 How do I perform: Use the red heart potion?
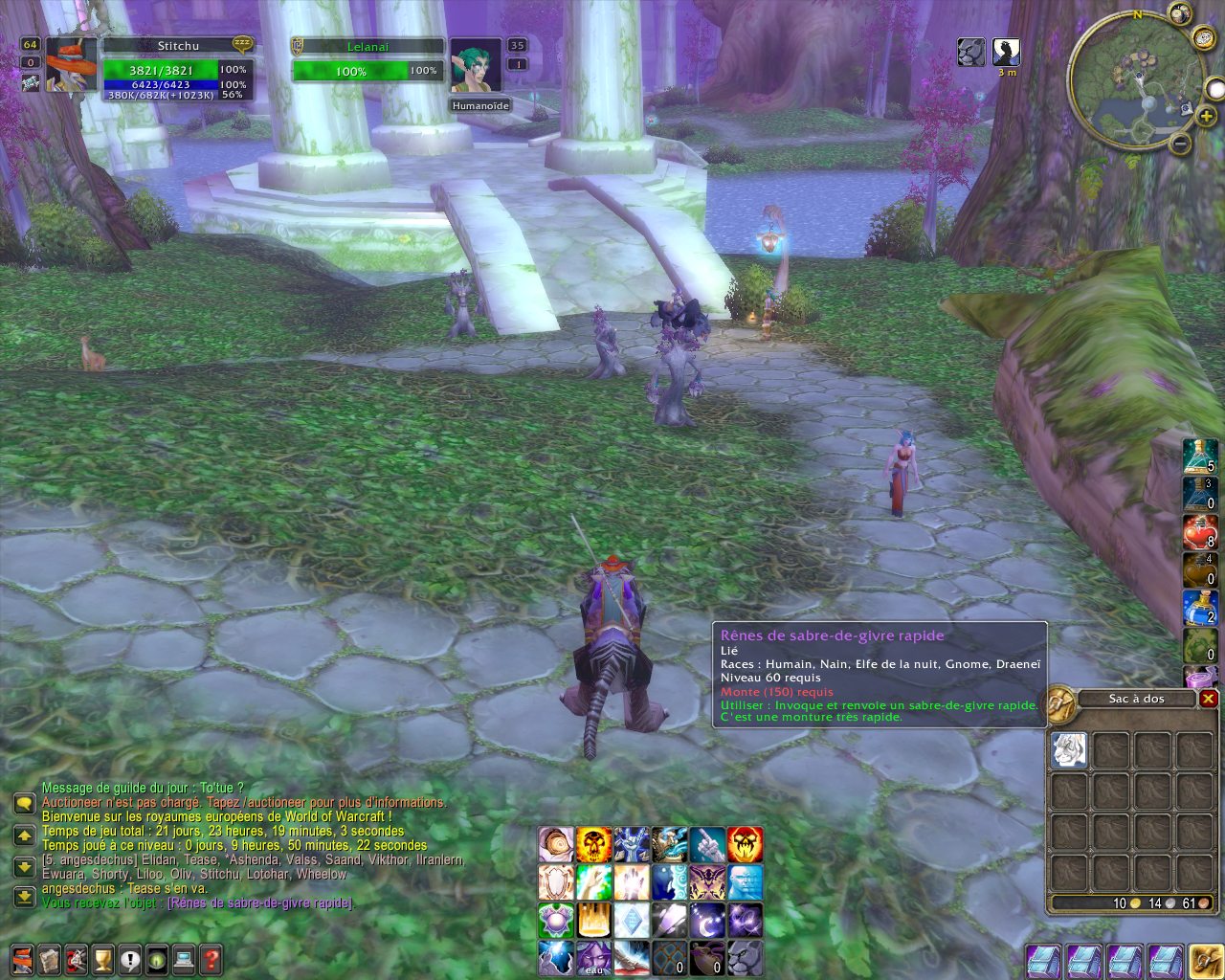pyautogui.click(x=1199, y=532)
